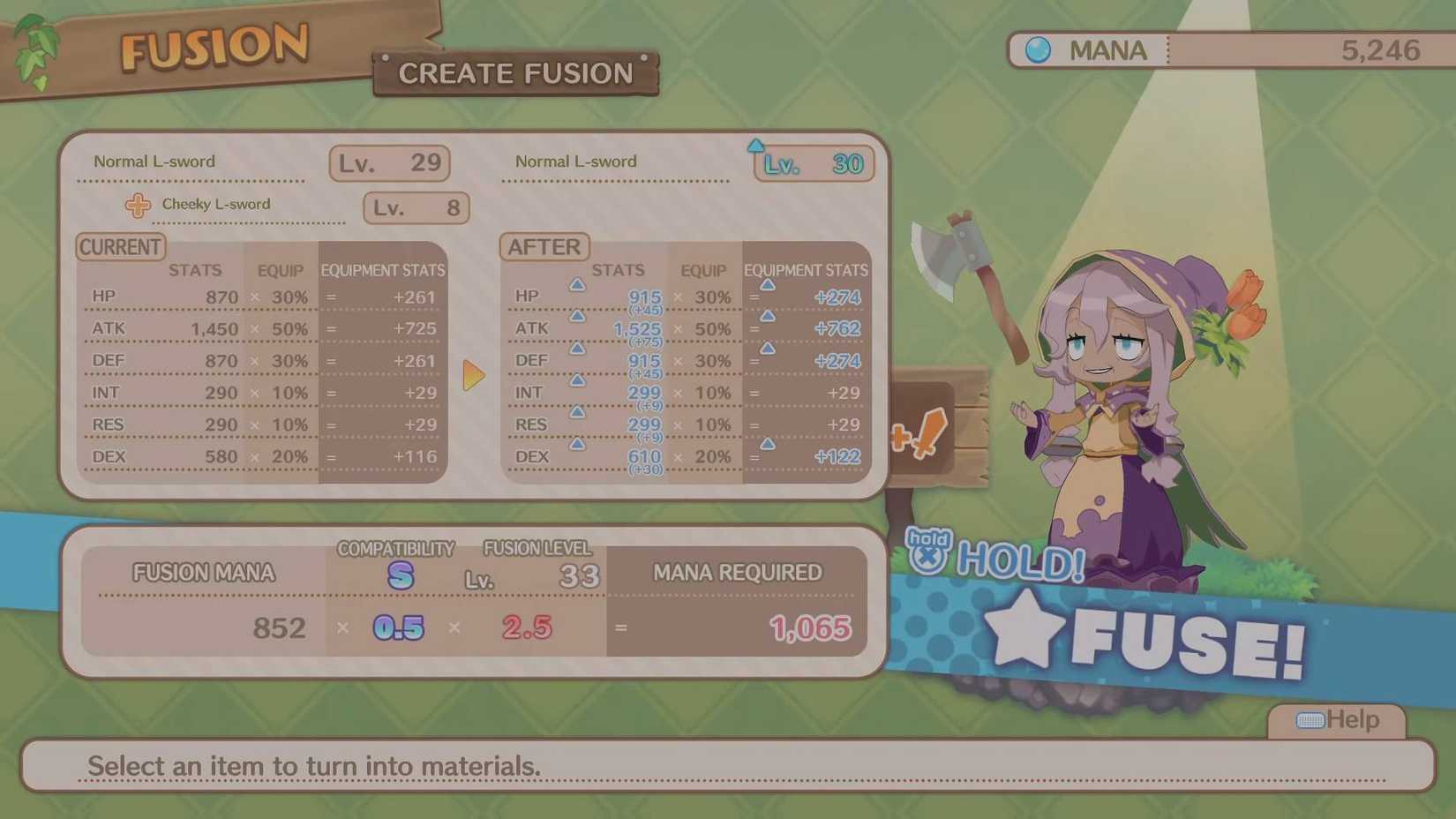The width and height of the screenshot is (1456, 819).
Task: Switch to the CREATE FUSION tab
Action: [x=515, y=73]
